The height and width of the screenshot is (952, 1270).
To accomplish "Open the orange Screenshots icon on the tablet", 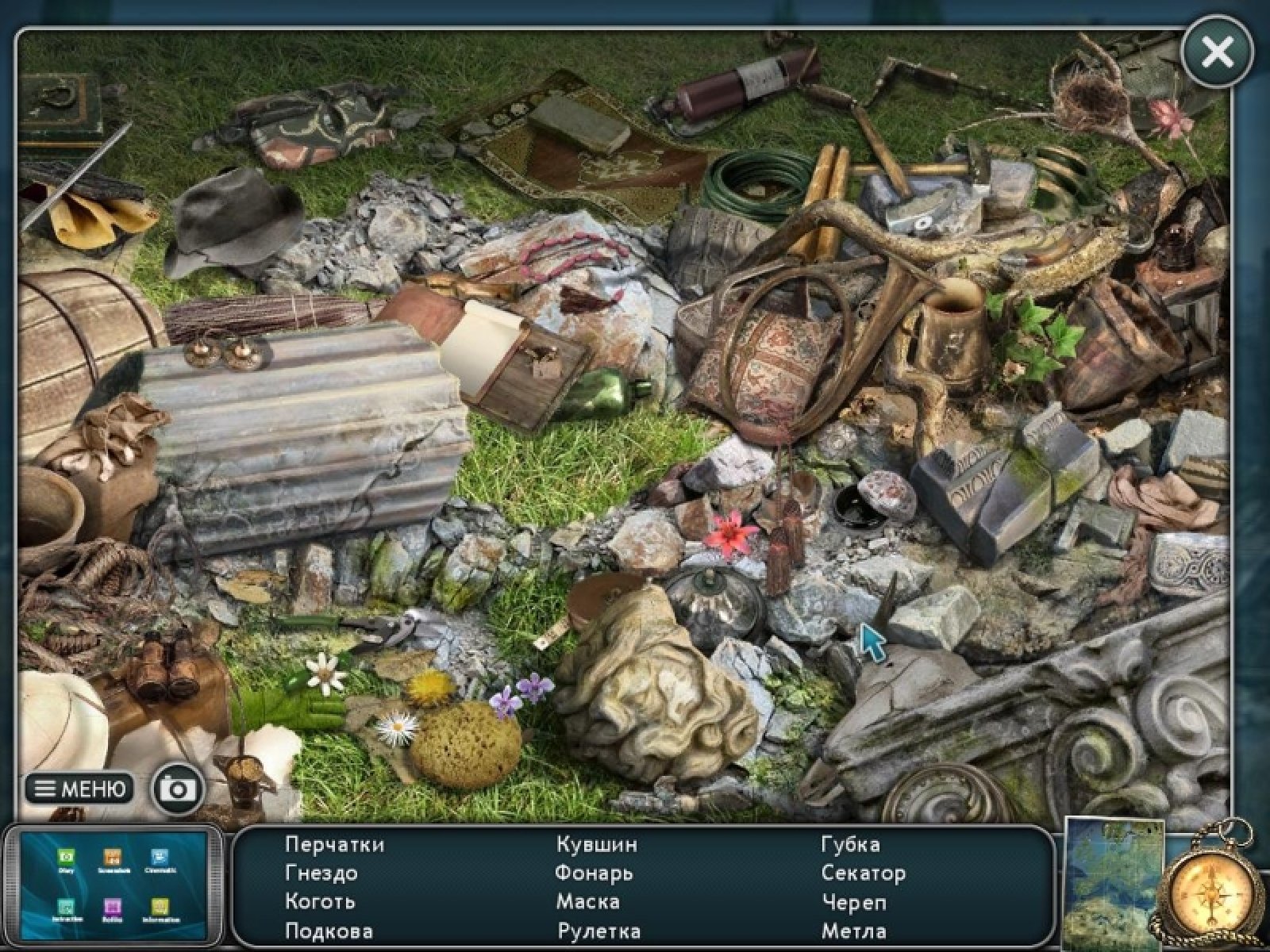I will 112,857.
